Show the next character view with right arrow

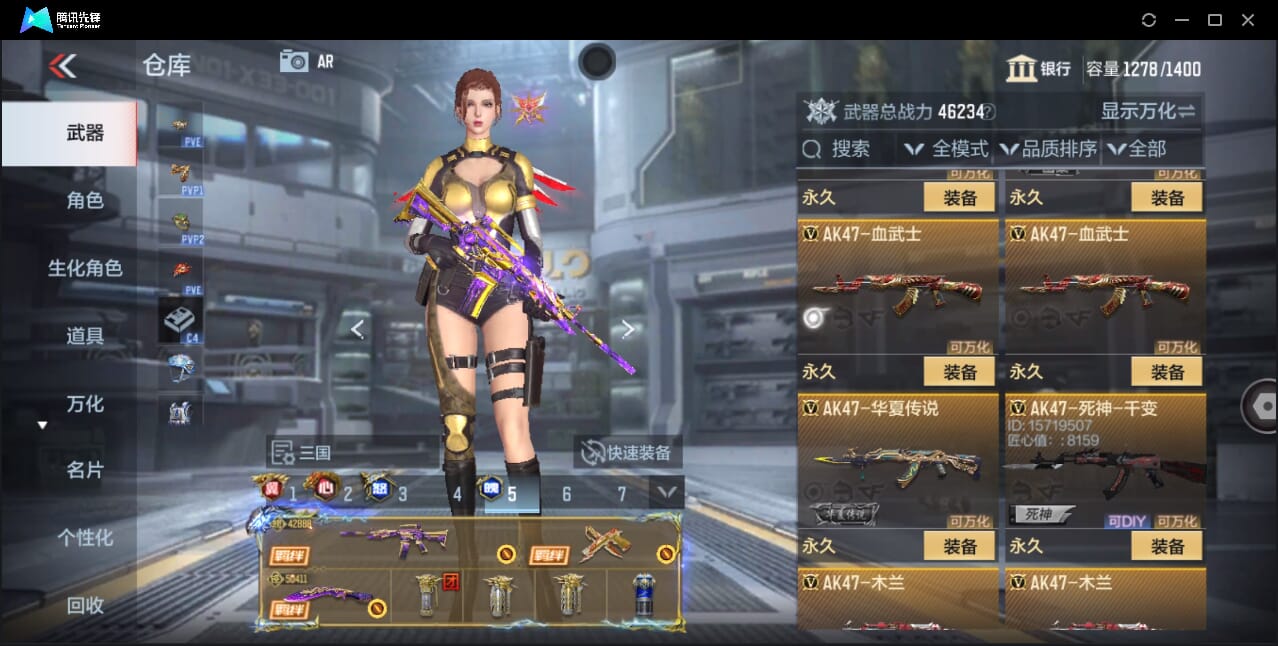[x=627, y=329]
